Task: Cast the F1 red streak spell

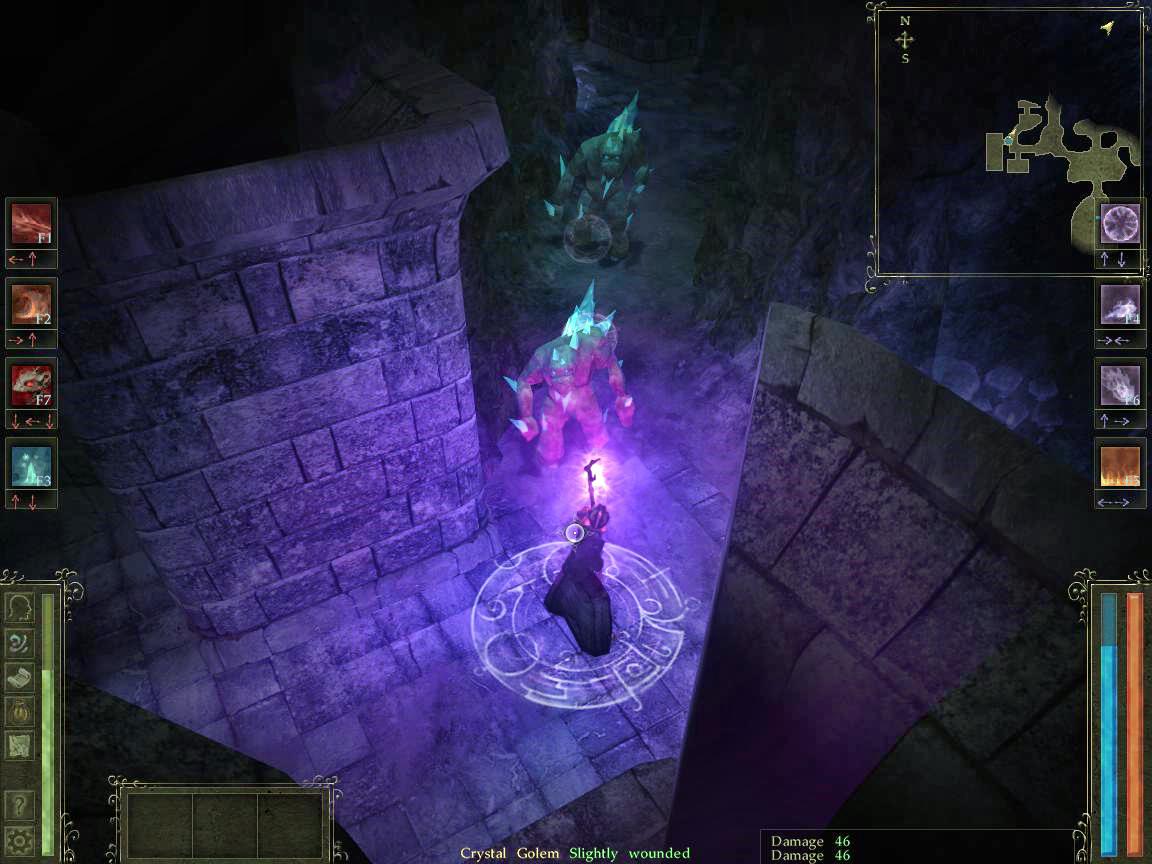Action: [x=31, y=223]
